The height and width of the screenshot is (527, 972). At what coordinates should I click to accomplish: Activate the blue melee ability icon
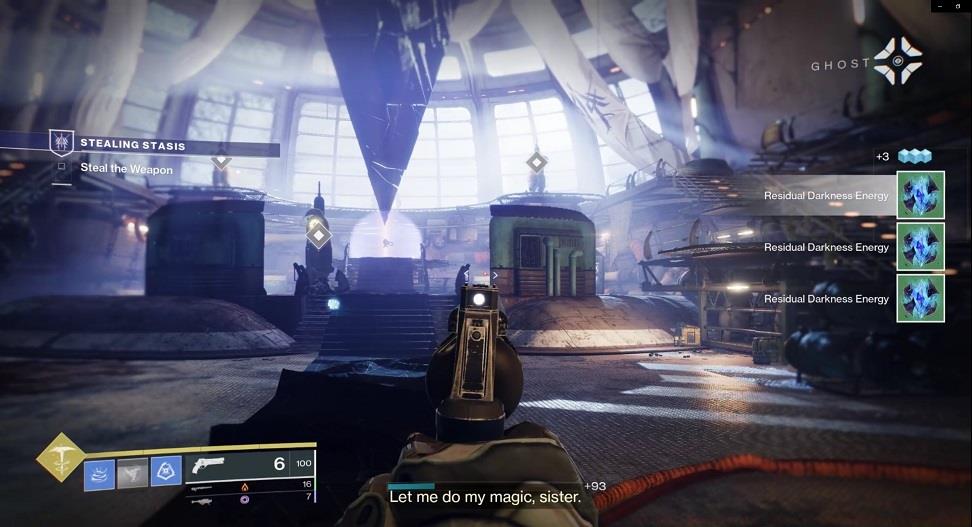pos(166,471)
